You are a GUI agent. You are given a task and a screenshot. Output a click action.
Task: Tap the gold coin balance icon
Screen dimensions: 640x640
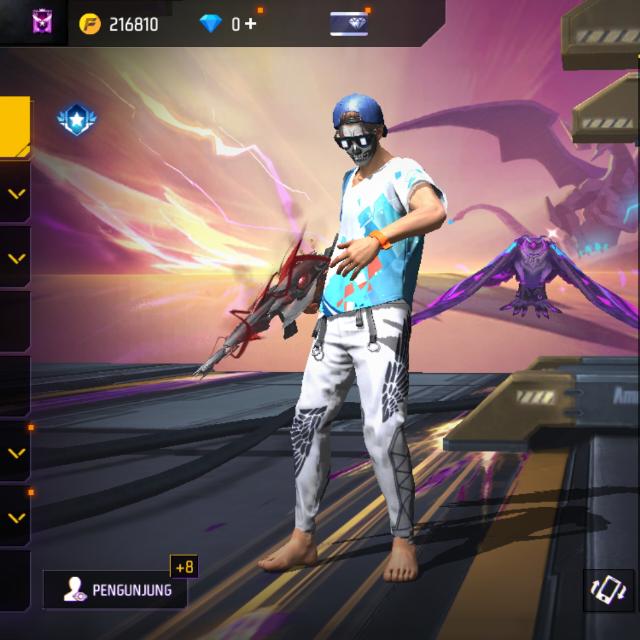(90, 24)
